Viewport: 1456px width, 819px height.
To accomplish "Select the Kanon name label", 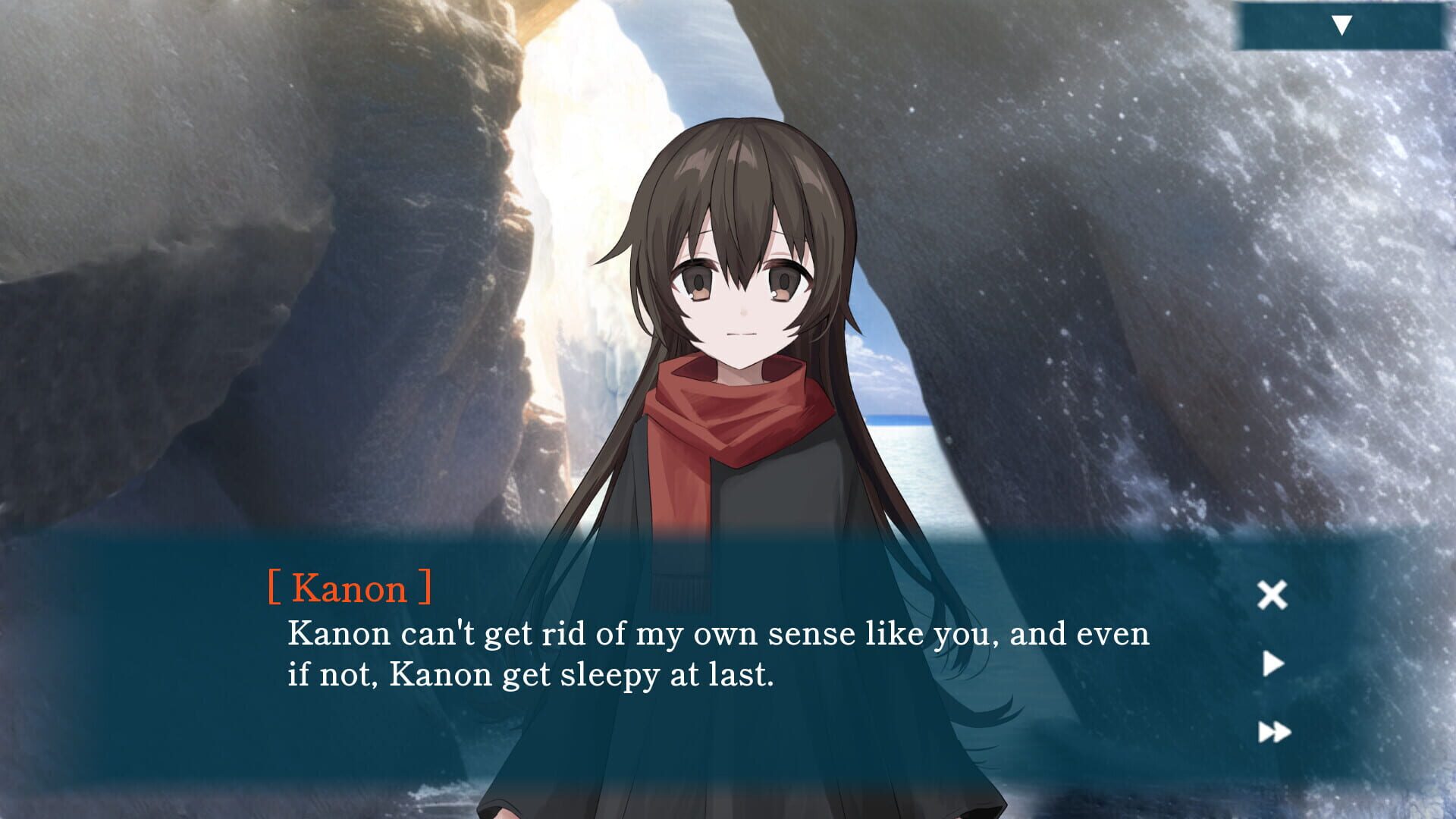I will (350, 588).
